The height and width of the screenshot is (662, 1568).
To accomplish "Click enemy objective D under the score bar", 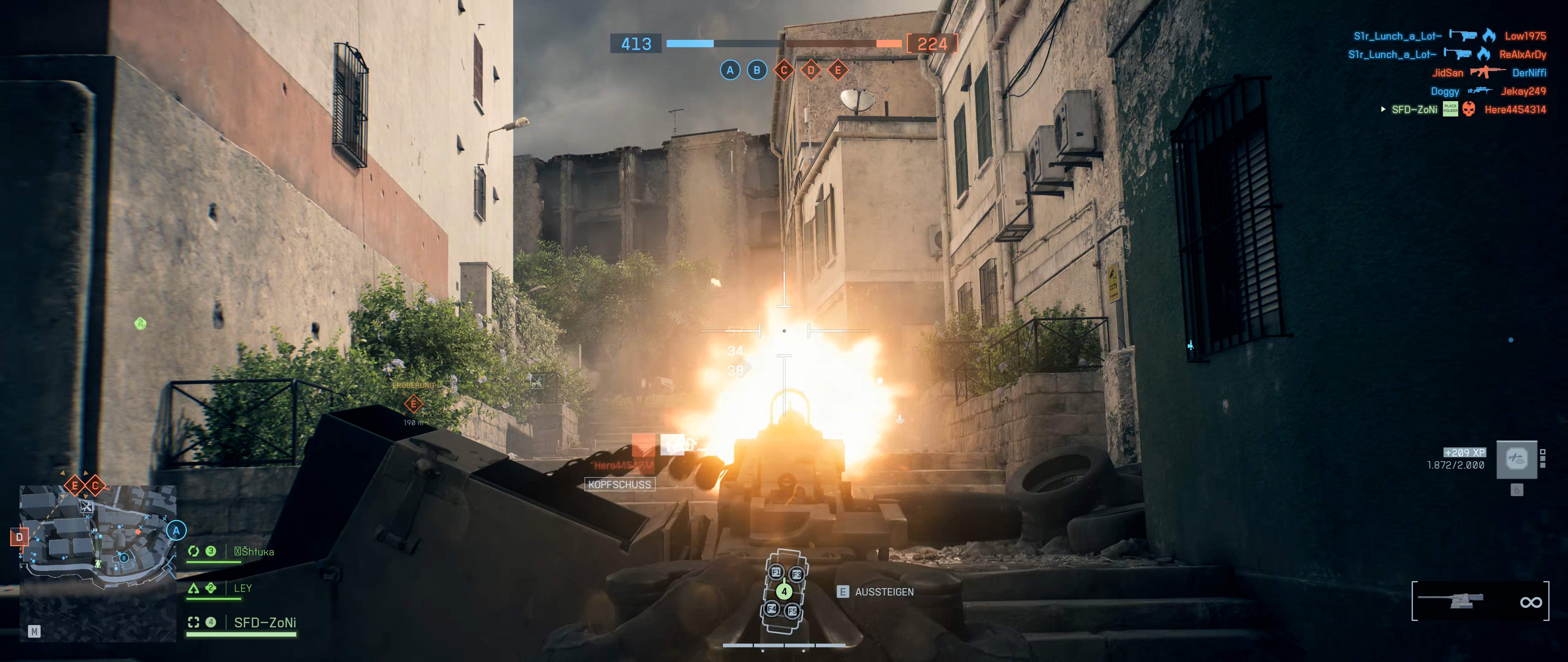I will 811,70.
